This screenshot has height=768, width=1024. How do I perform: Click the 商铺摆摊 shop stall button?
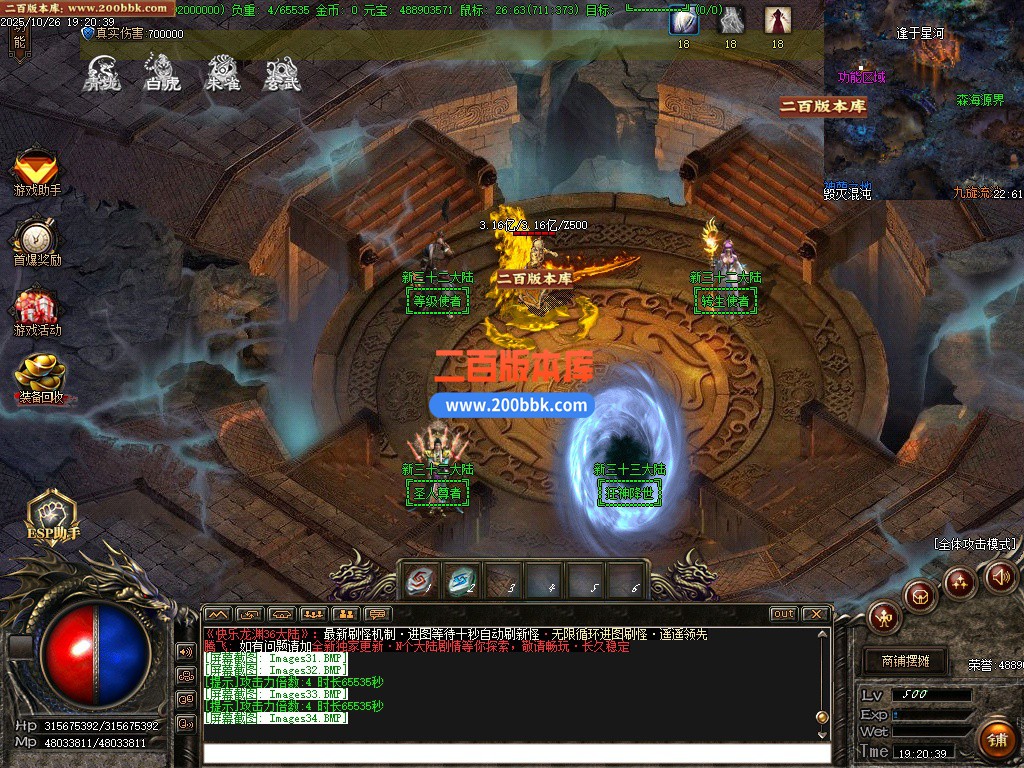(x=905, y=661)
